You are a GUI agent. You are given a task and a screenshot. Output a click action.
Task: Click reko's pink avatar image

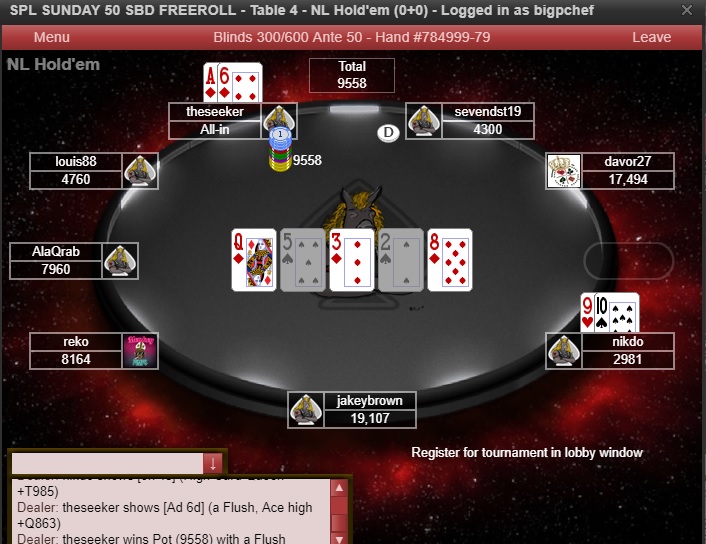click(x=140, y=351)
